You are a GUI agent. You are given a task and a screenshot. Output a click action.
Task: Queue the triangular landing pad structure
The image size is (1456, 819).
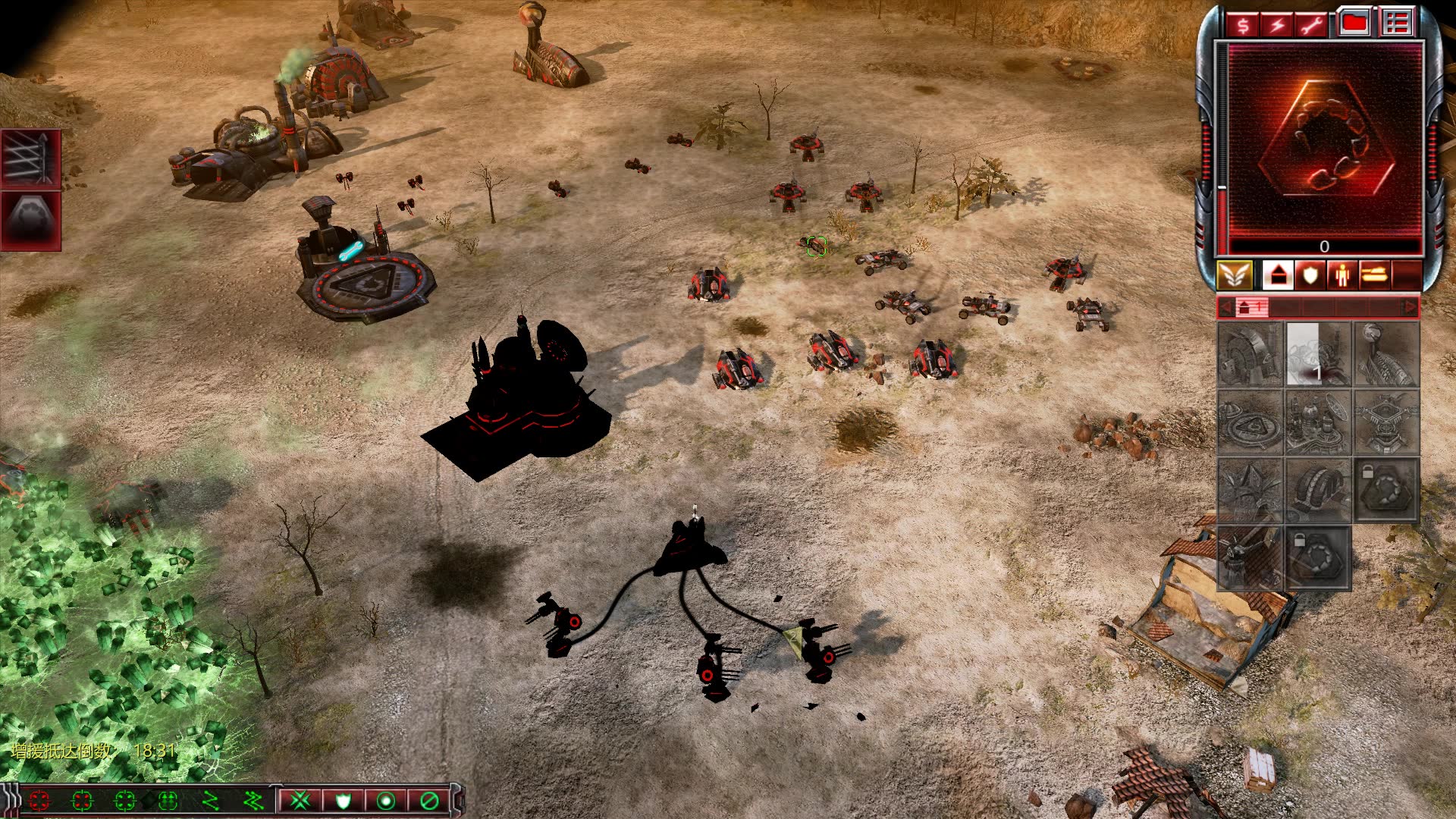point(1250,422)
